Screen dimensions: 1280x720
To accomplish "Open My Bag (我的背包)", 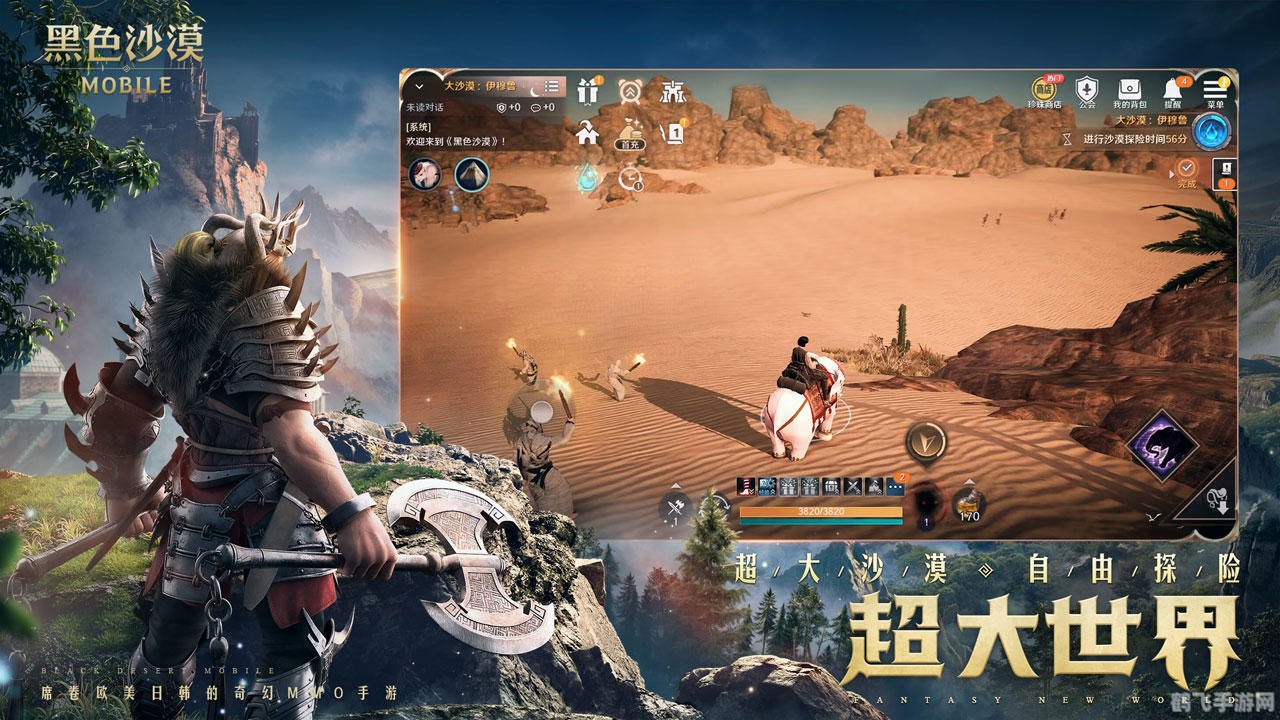I will [1129, 91].
